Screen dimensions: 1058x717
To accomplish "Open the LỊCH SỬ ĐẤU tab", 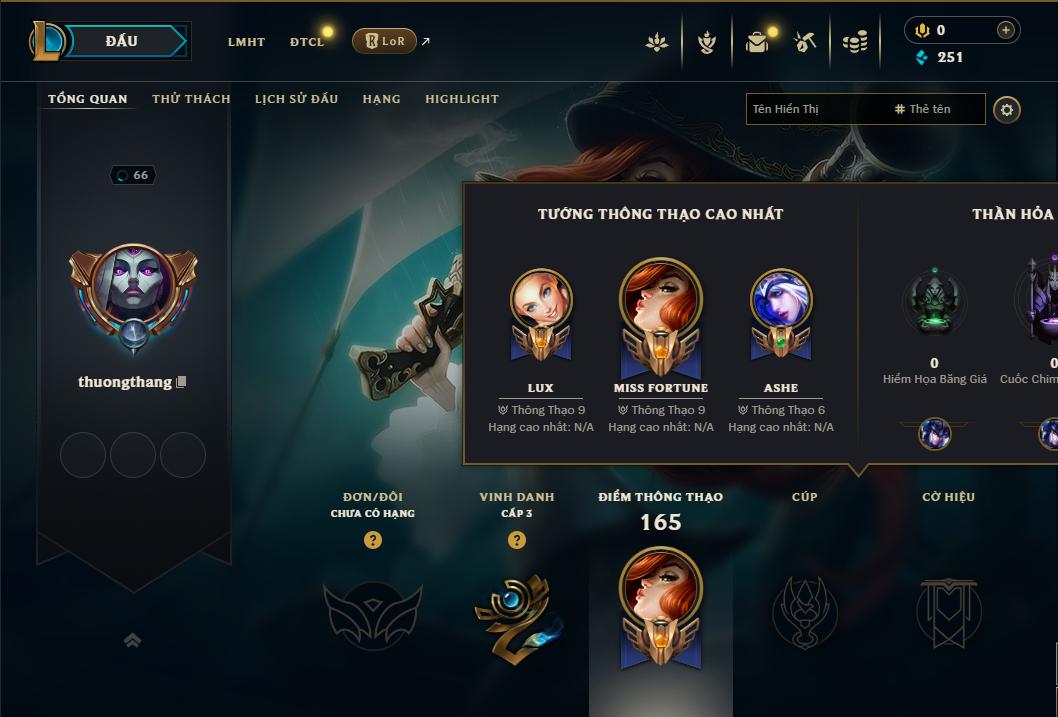I will point(296,99).
